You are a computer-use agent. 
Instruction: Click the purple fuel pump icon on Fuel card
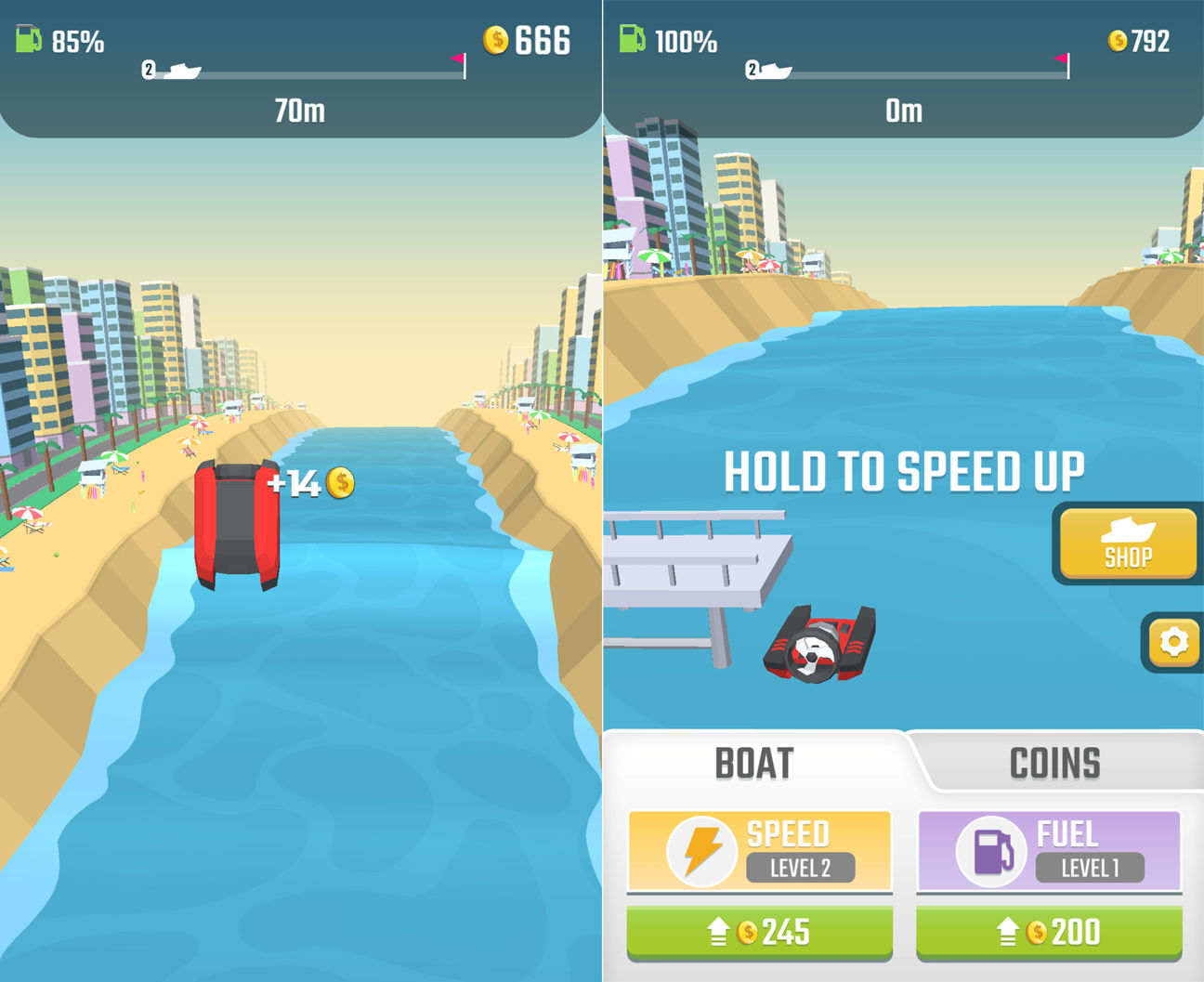990,850
